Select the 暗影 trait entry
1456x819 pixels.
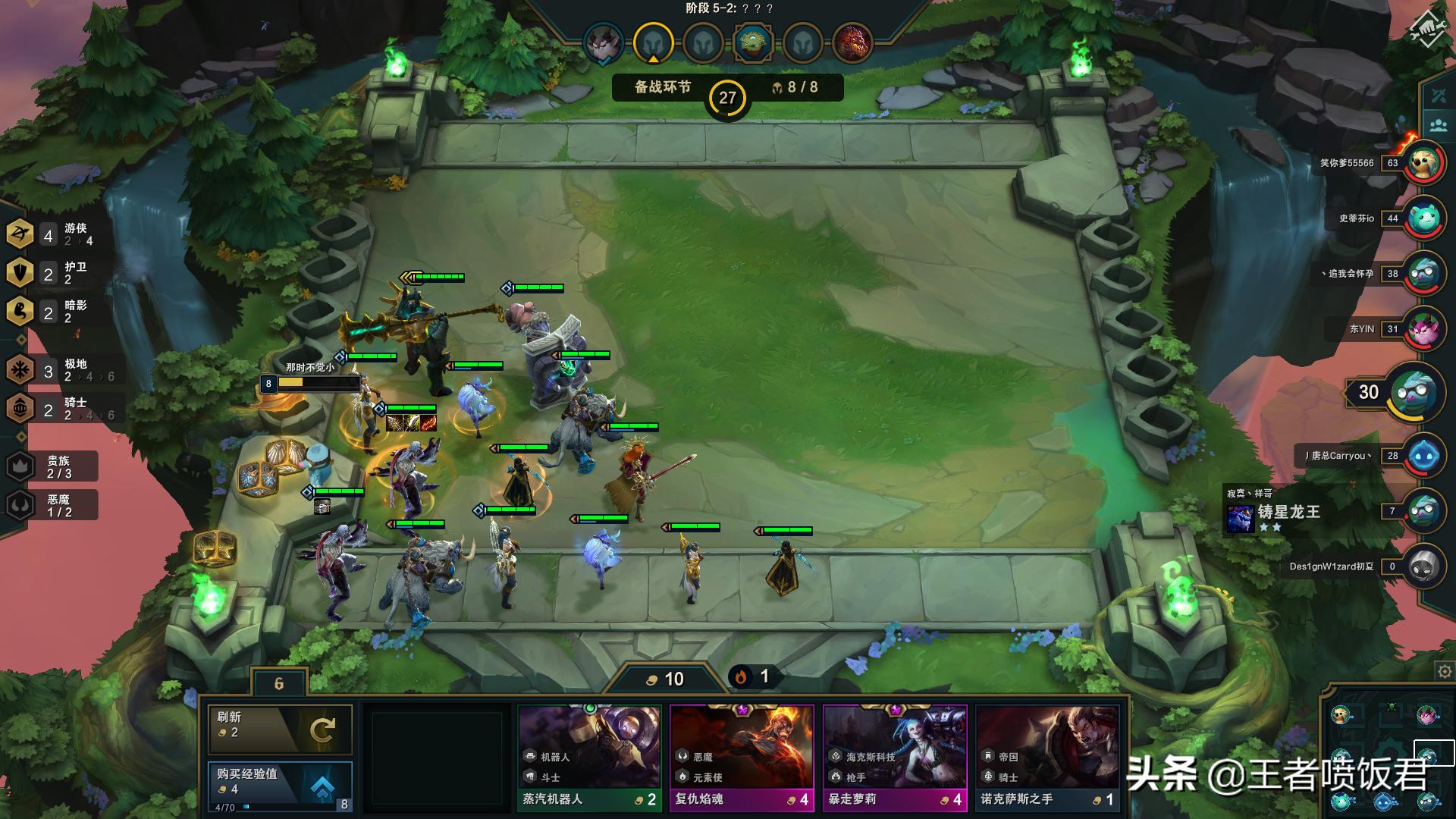[x=53, y=312]
